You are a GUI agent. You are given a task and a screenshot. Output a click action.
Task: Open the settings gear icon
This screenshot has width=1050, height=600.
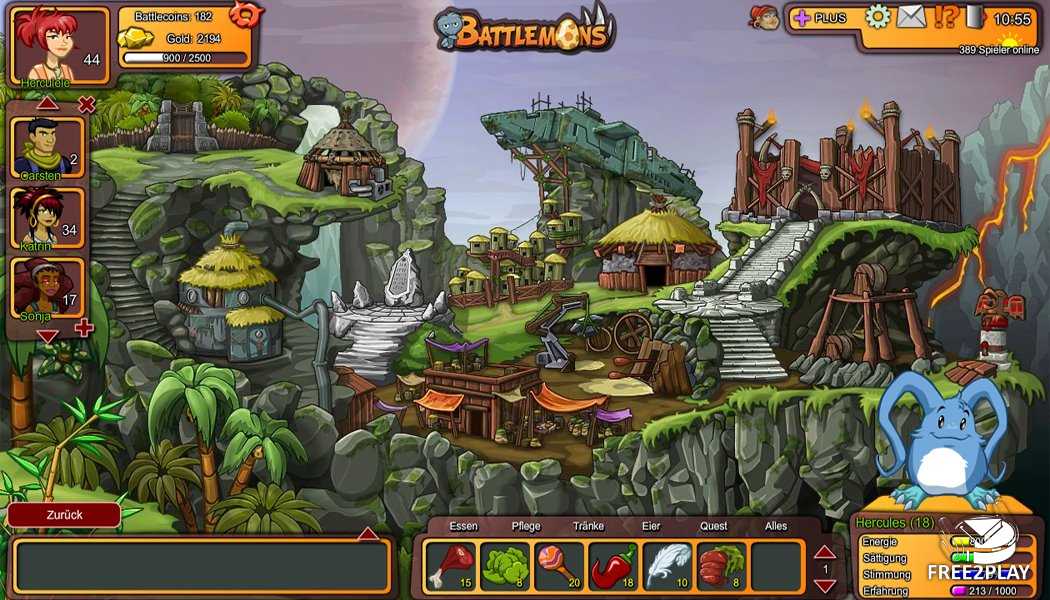click(877, 17)
